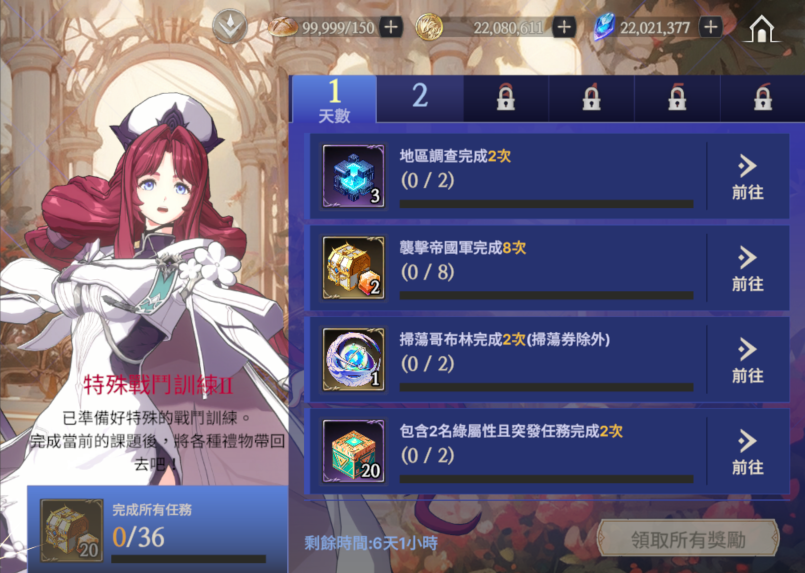Image resolution: width=805 pixels, height=573 pixels.
Task: Switch to the Day 2 tab
Action: 420,97
